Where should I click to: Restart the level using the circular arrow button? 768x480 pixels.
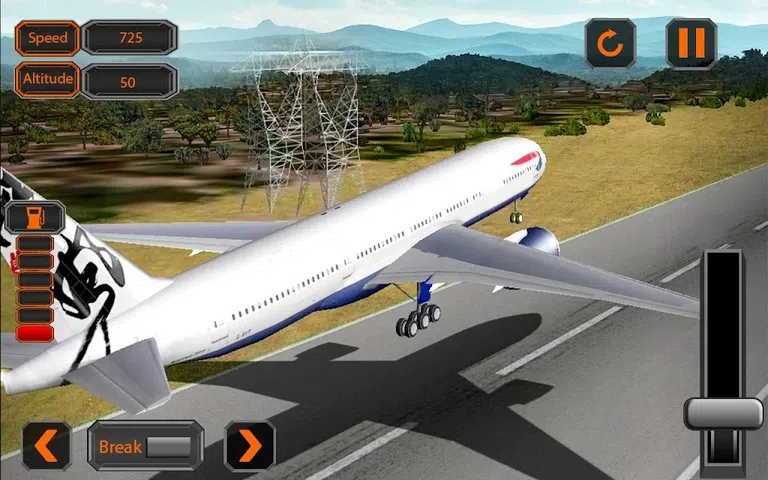[x=610, y=43]
